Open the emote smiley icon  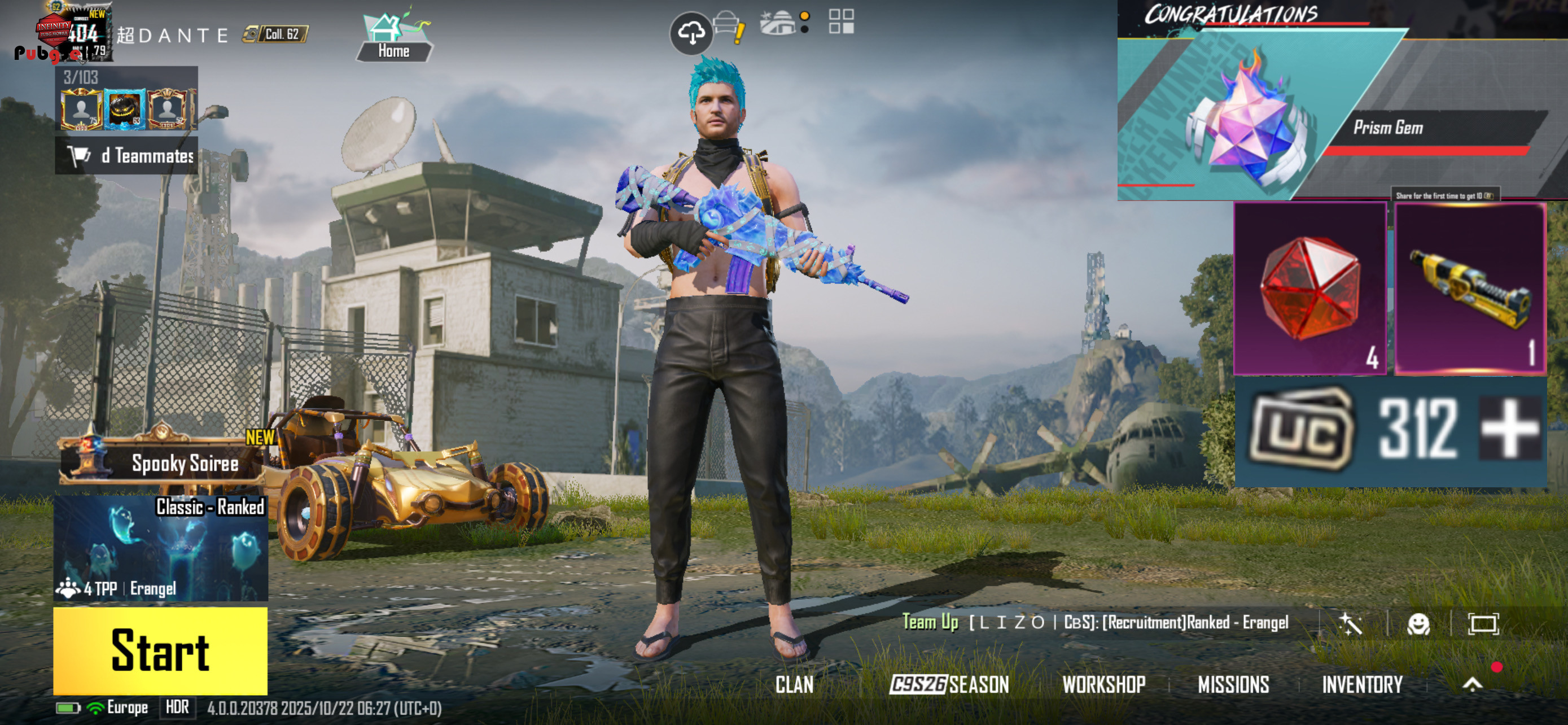click(x=1418, y=623)
